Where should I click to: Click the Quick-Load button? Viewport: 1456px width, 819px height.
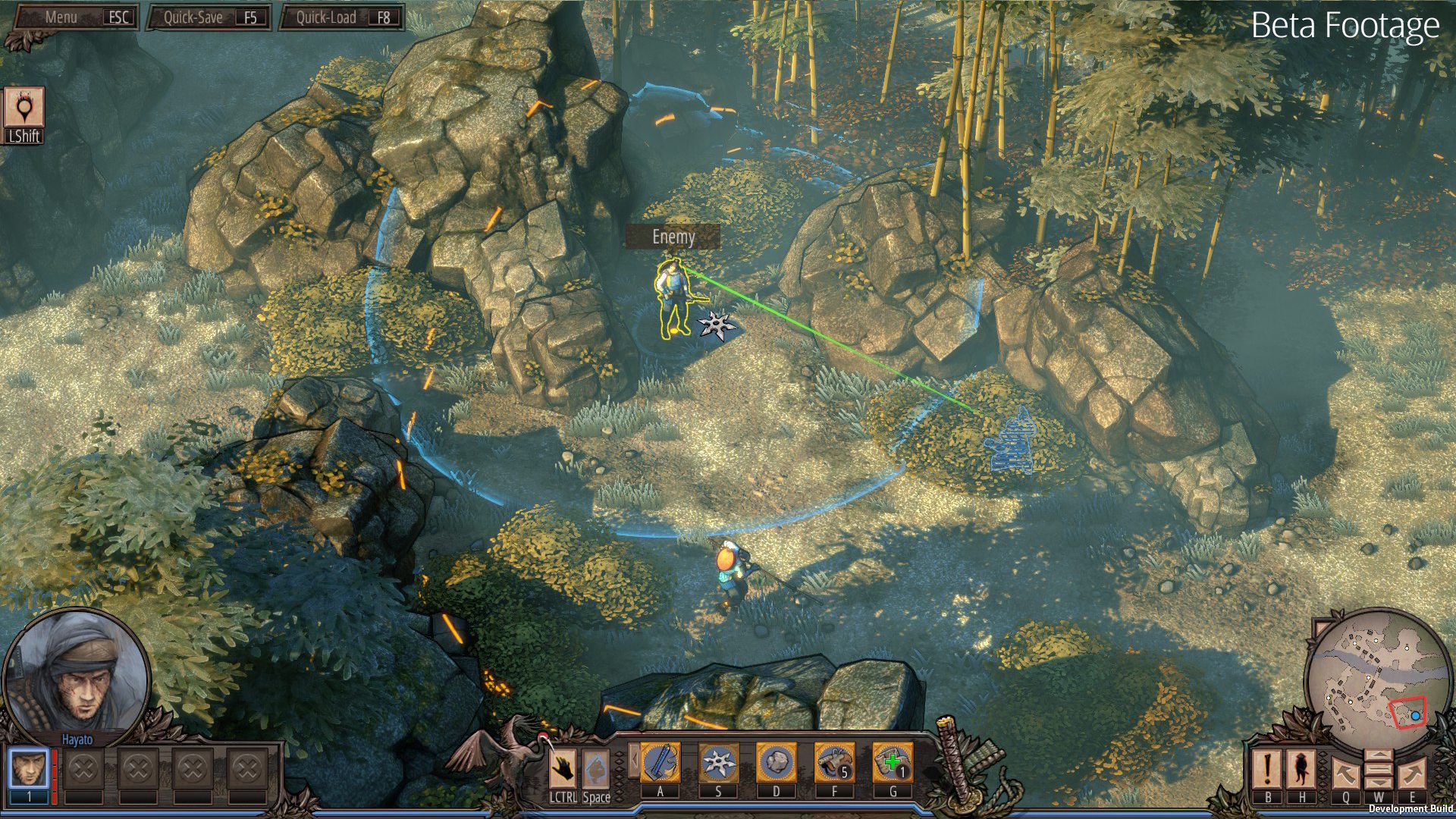pos(343,17)
